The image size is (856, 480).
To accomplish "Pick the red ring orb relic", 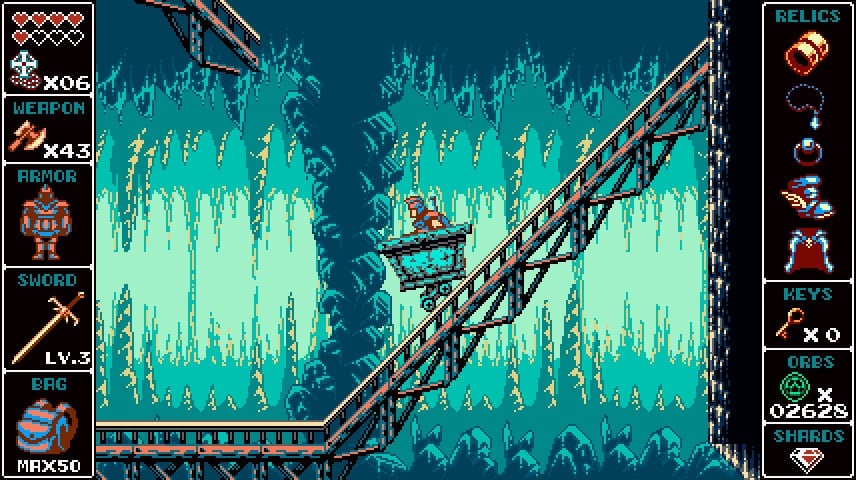I will pyautogui.click(x=806, y=150).
